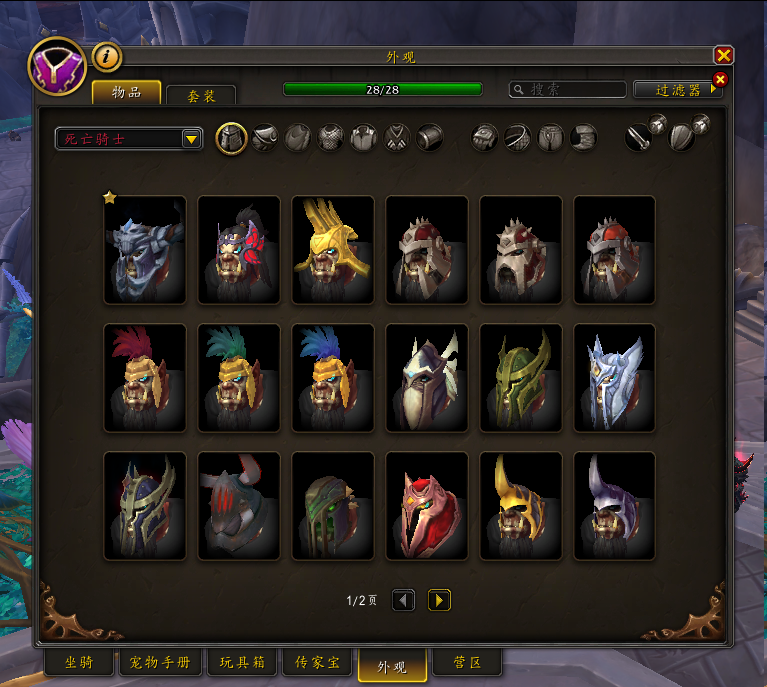Reset the filter with the red X
Screen dimensions: 767x687
click(720, 79)
